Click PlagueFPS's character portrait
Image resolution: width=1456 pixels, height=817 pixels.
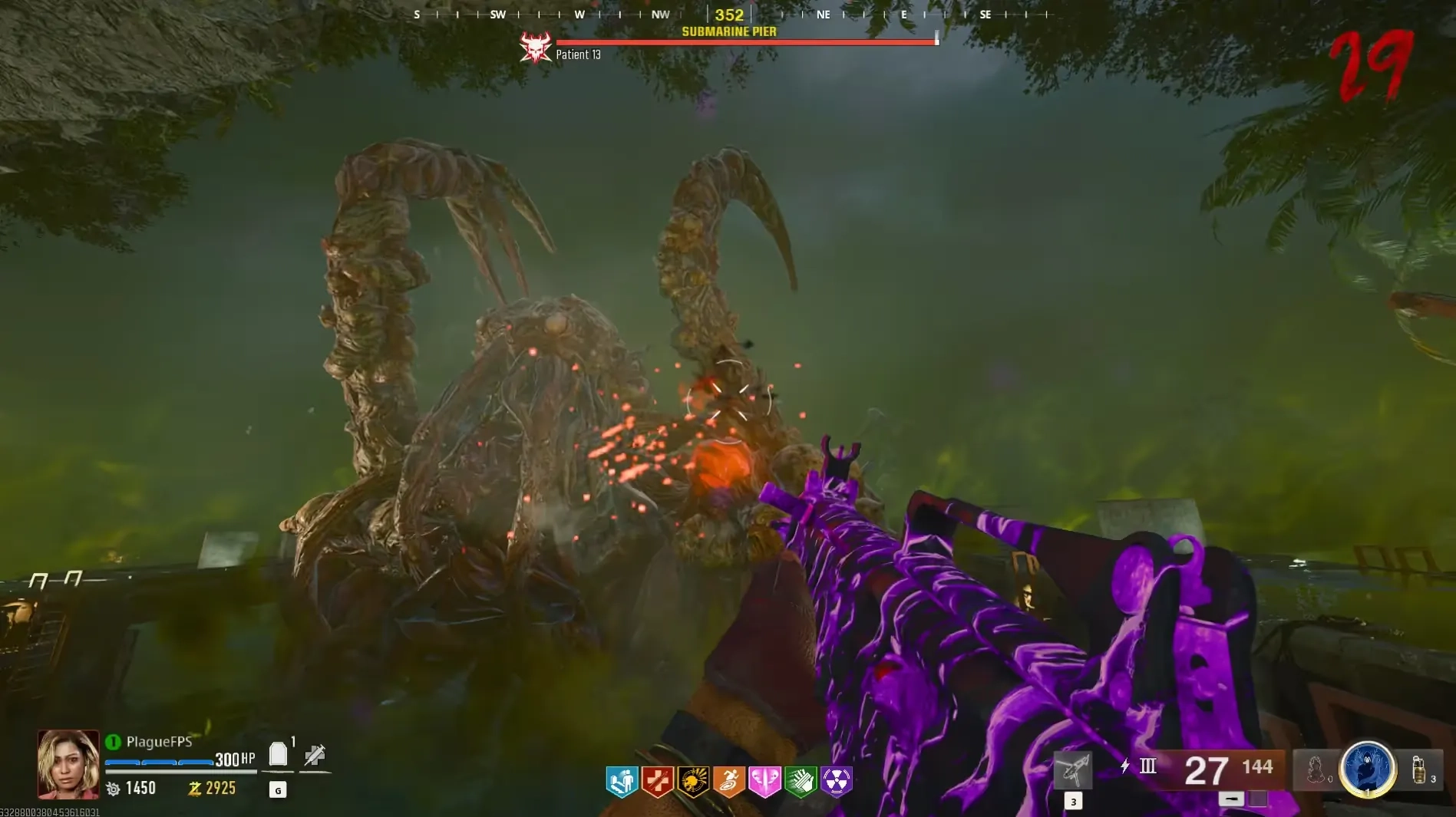(68, 763)
